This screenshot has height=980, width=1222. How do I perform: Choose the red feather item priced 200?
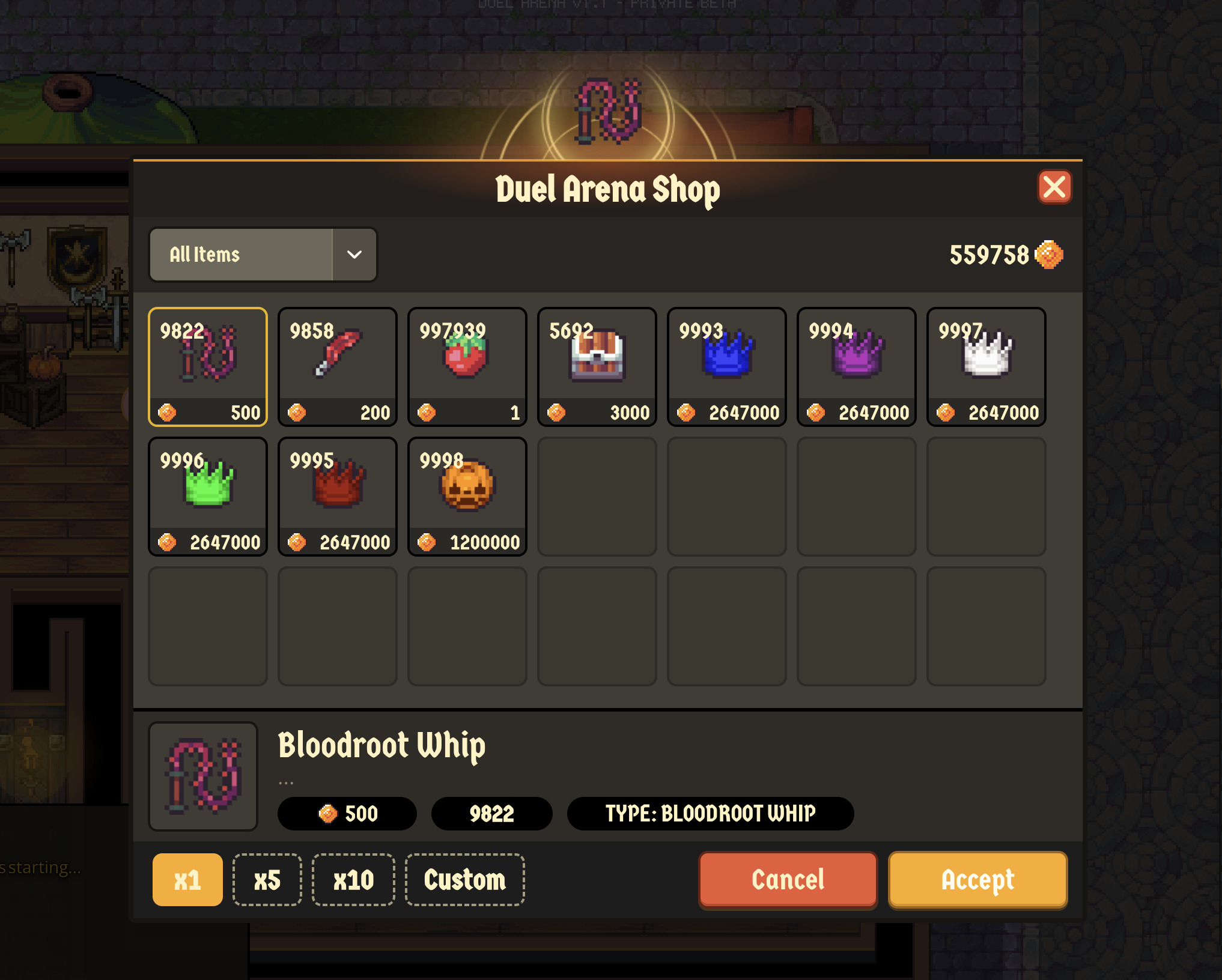pyautogui.click(x=338, y=366)
